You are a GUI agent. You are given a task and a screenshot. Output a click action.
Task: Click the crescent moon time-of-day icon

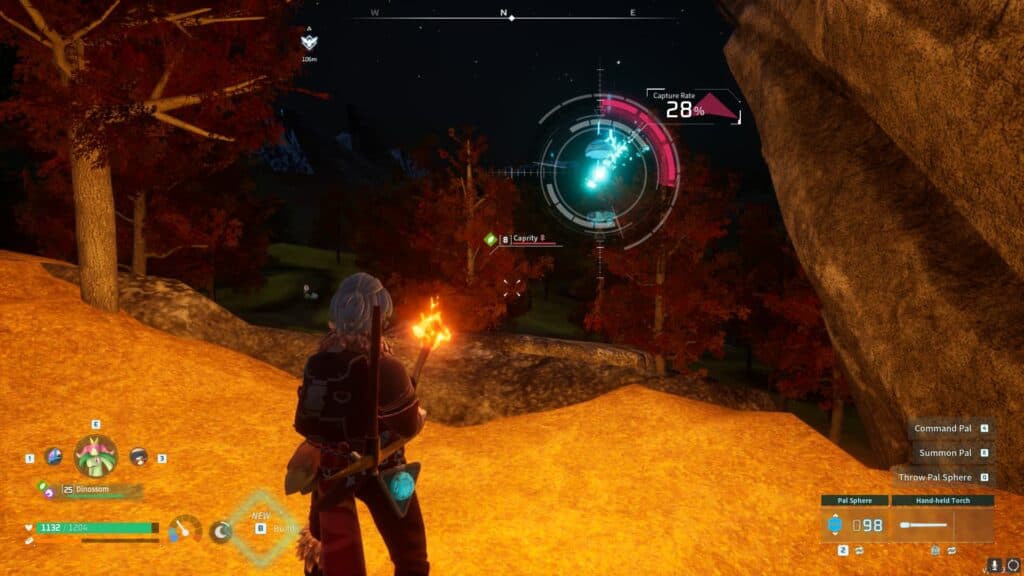click(221, 531)
